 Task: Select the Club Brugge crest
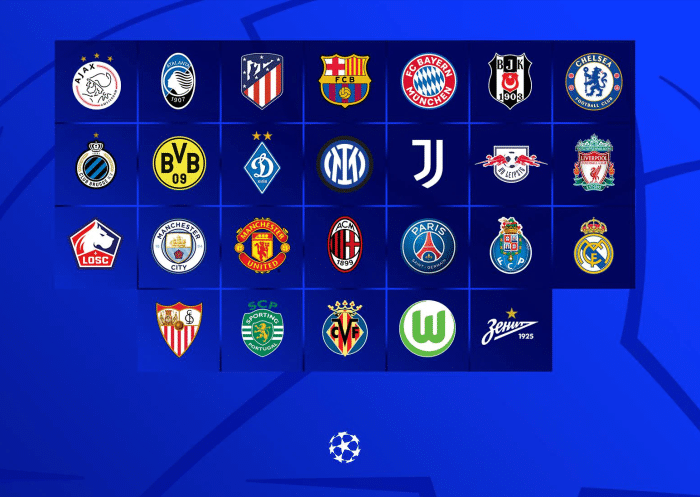point(96,164)
